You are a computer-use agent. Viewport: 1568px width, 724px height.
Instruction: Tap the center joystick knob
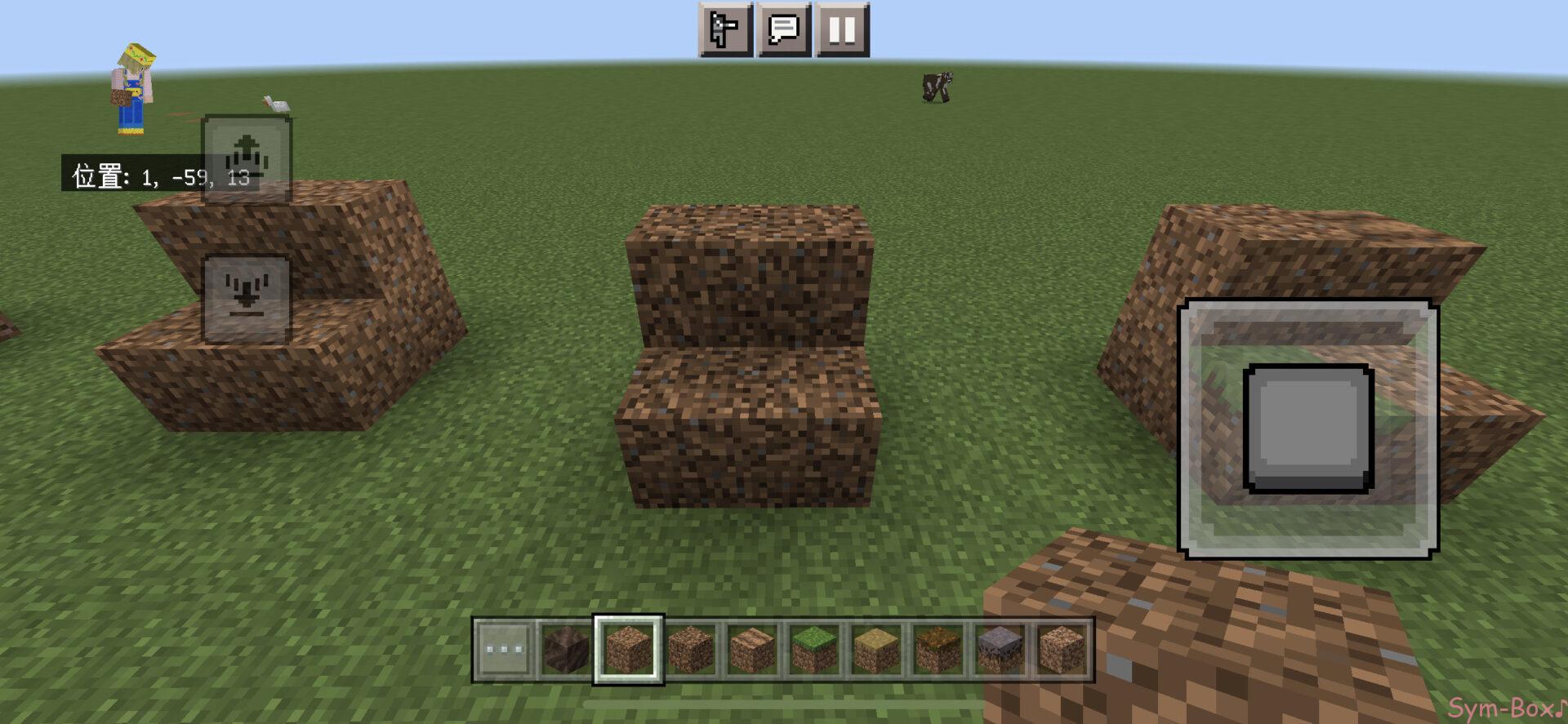tap(1307, 429)
